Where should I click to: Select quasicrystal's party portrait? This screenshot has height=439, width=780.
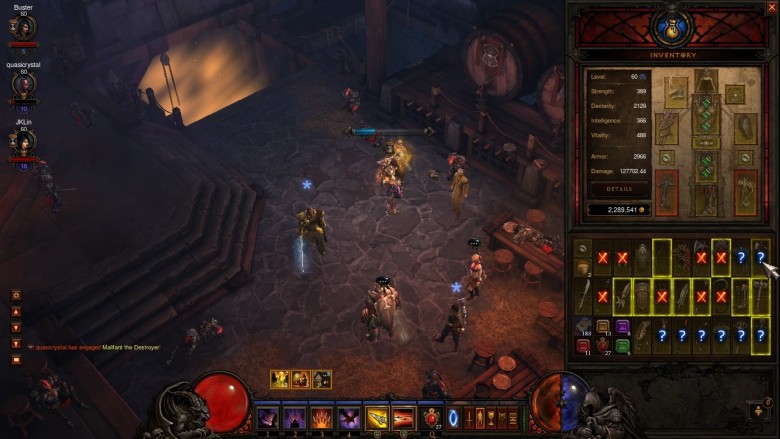coord(23,86)
